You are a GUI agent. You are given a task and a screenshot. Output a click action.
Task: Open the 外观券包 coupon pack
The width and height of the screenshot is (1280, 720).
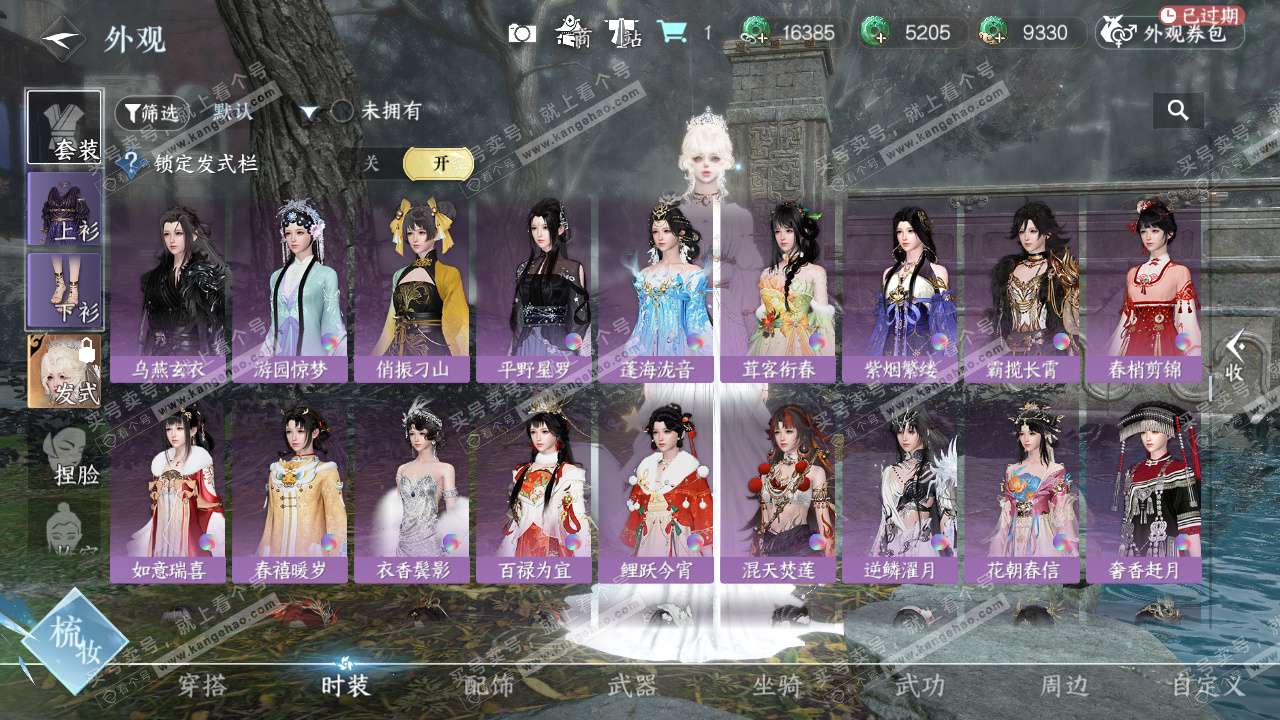pos(1170,33)
